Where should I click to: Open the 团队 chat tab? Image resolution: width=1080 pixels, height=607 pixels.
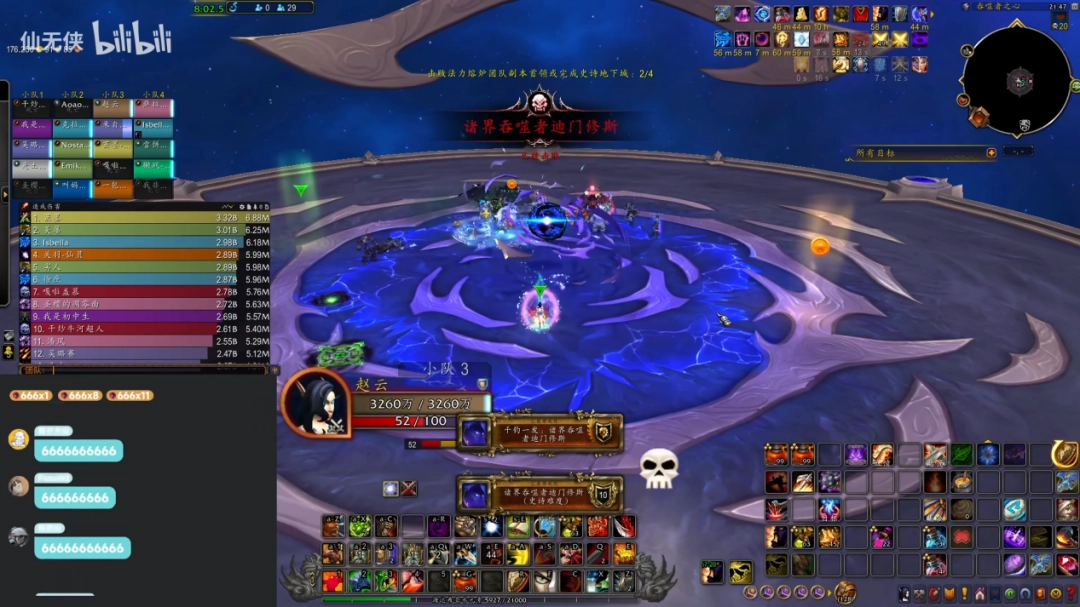[x=34, y=370]
